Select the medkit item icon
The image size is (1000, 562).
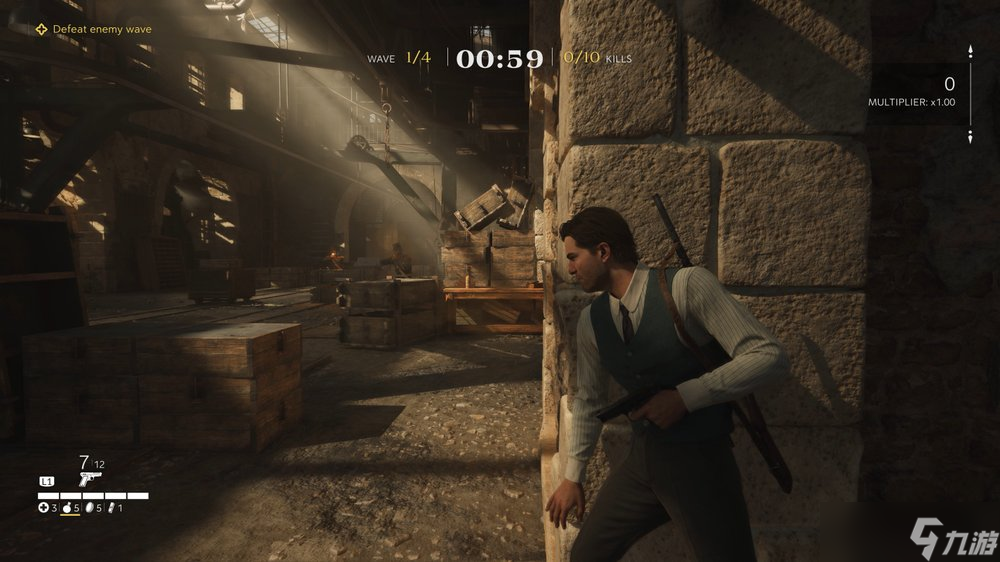tap(44, 508)
